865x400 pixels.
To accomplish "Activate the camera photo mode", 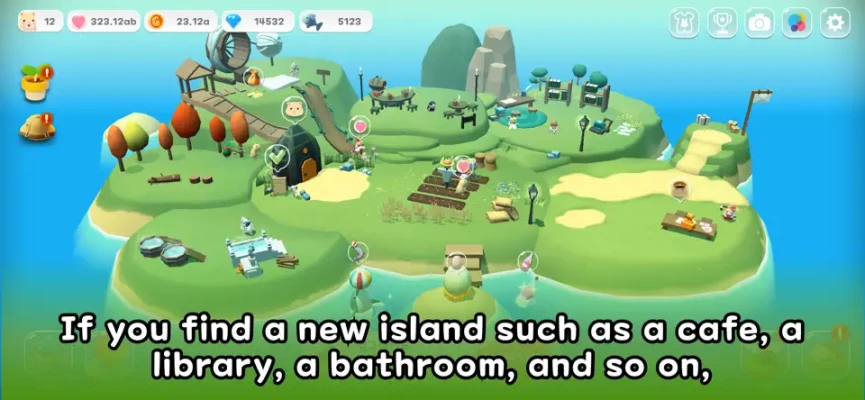I will pos(759,23).
